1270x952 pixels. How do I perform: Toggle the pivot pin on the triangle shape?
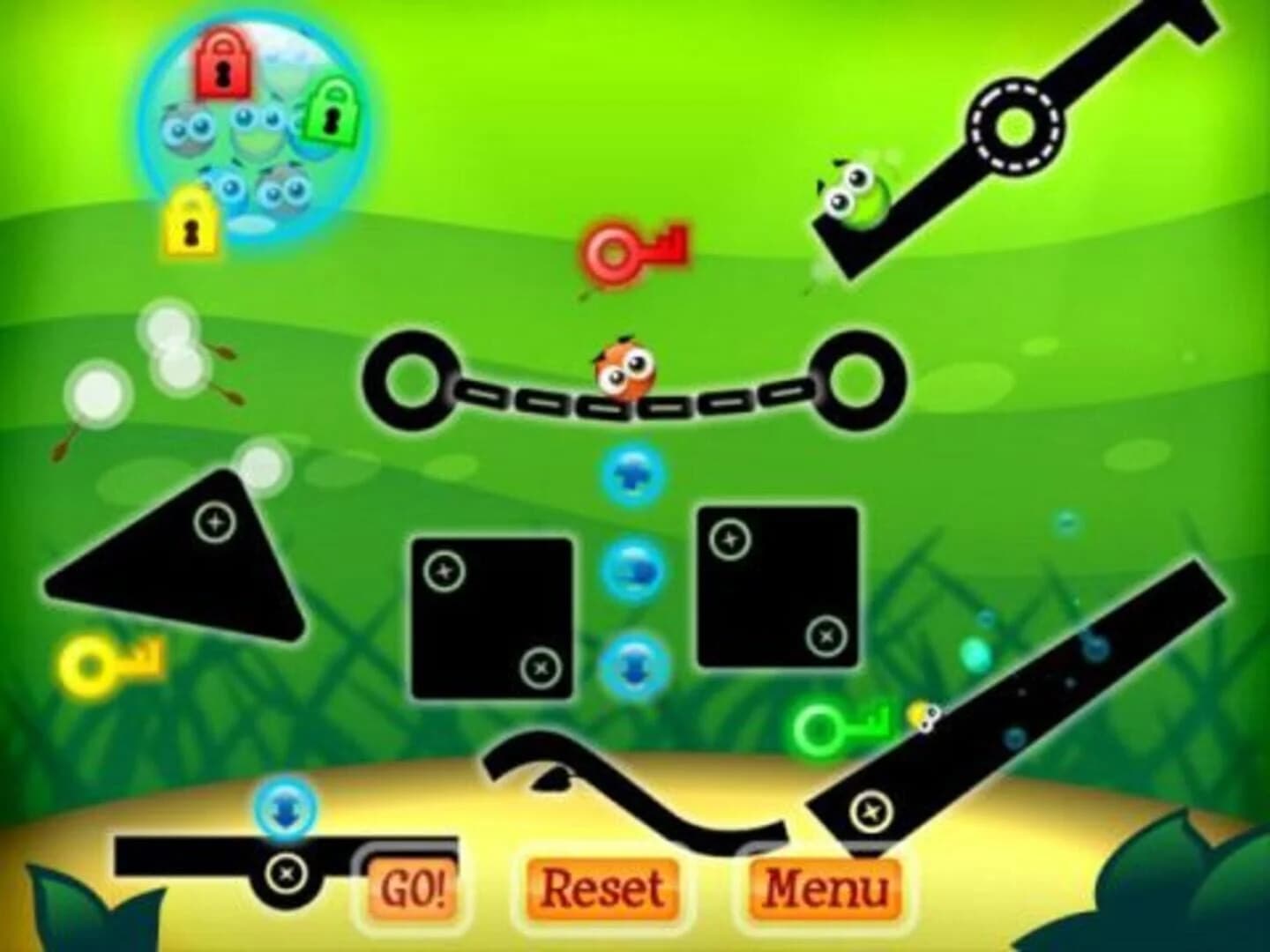pos(214,521)
